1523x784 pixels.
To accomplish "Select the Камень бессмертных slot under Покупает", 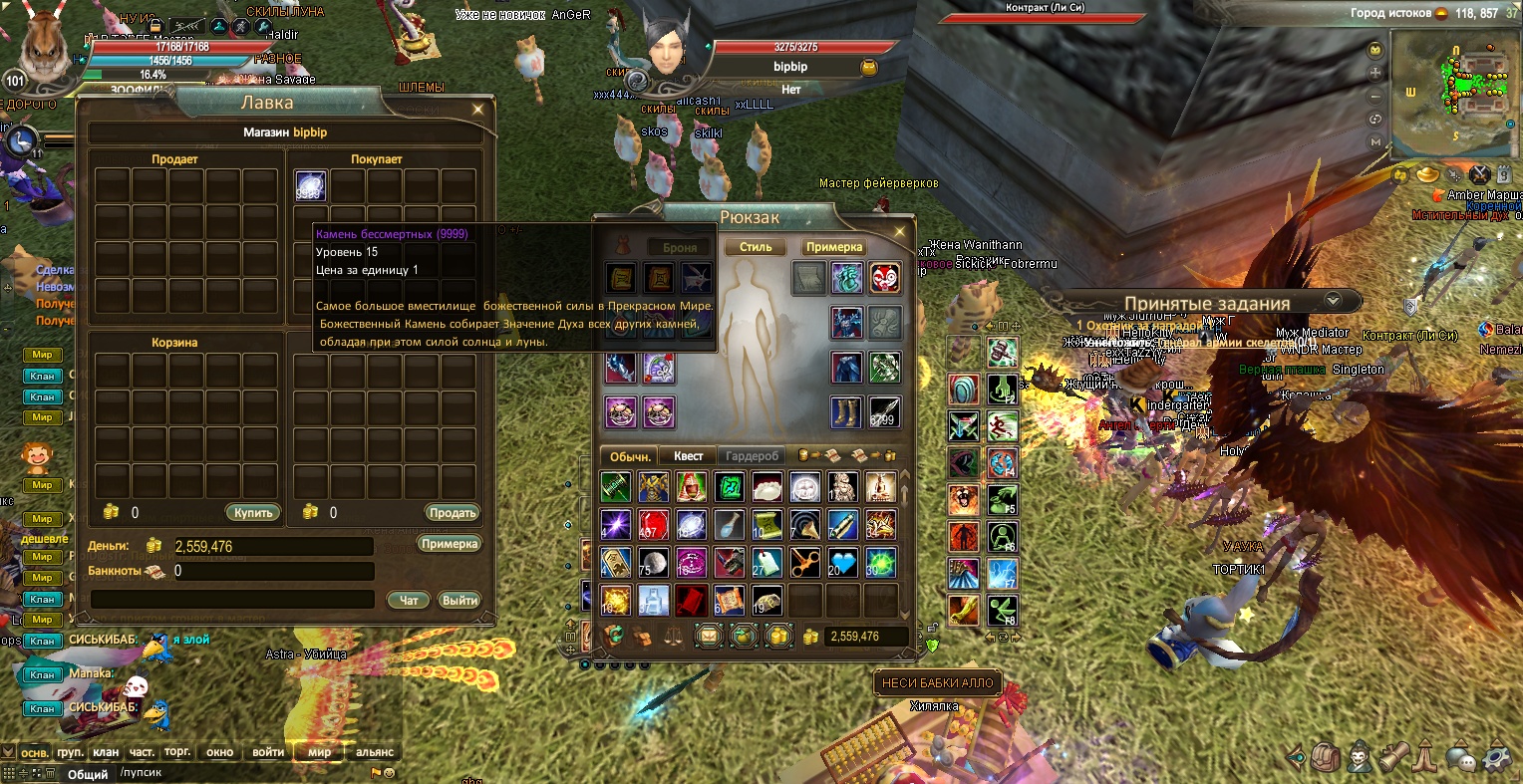I will 311,187.
